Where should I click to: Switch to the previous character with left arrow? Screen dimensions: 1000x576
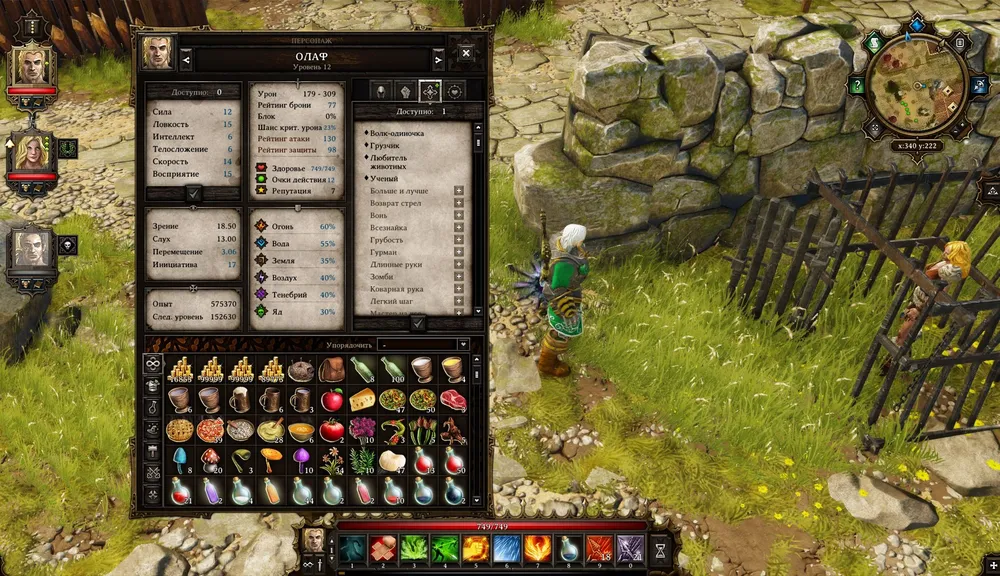(186, 59)
